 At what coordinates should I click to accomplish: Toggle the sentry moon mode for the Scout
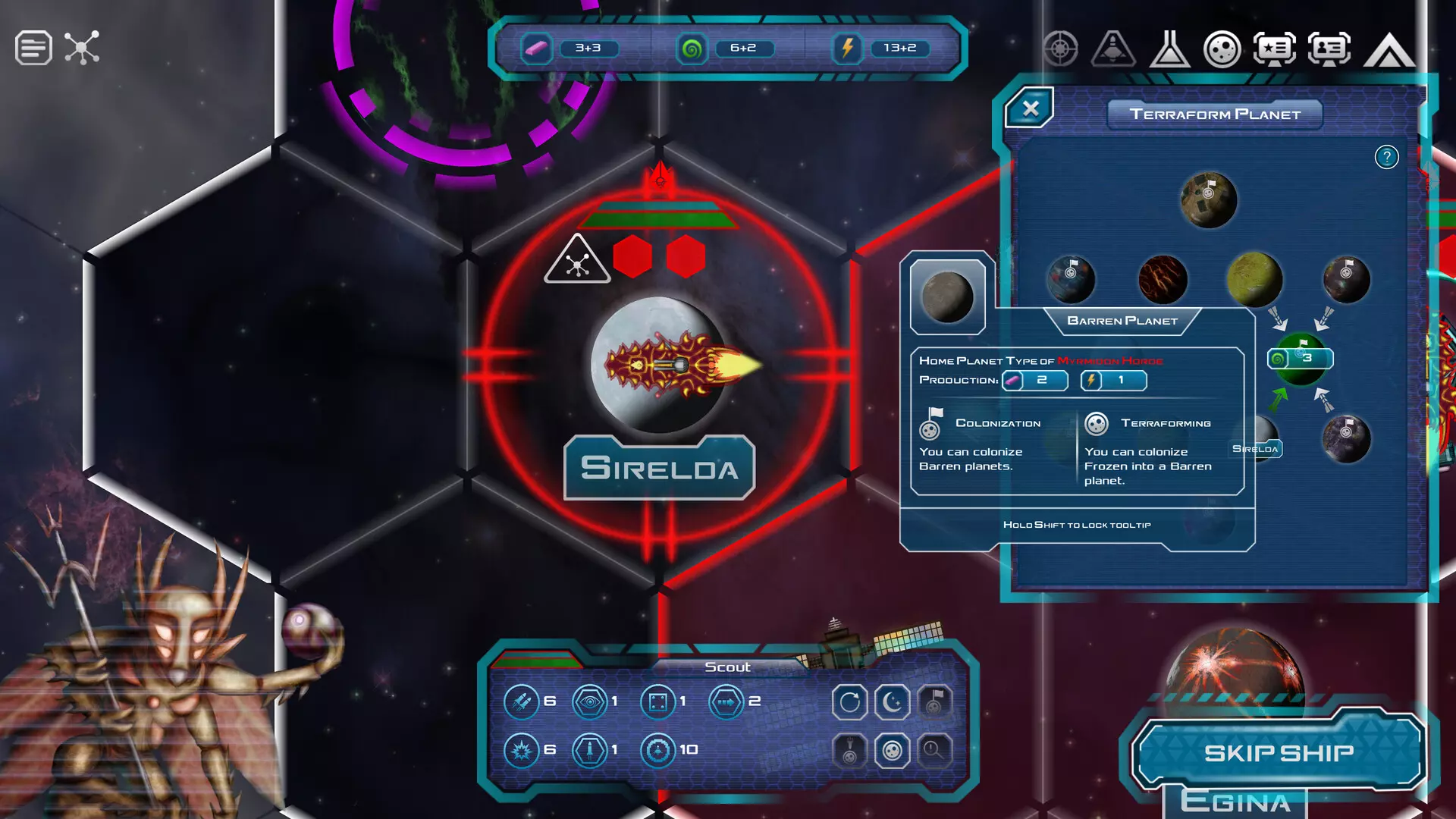893,701
